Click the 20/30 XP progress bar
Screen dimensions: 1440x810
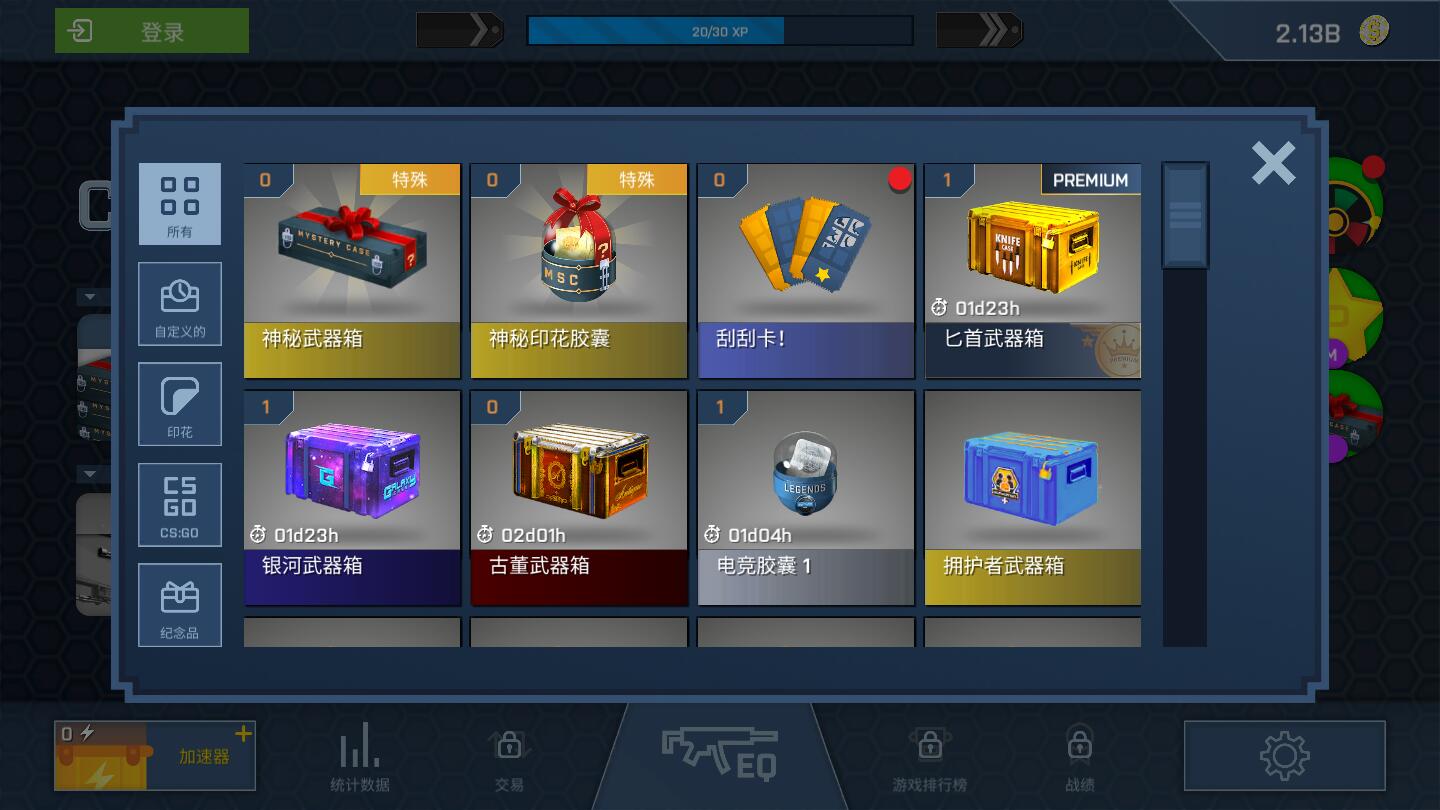coord(719,31)
